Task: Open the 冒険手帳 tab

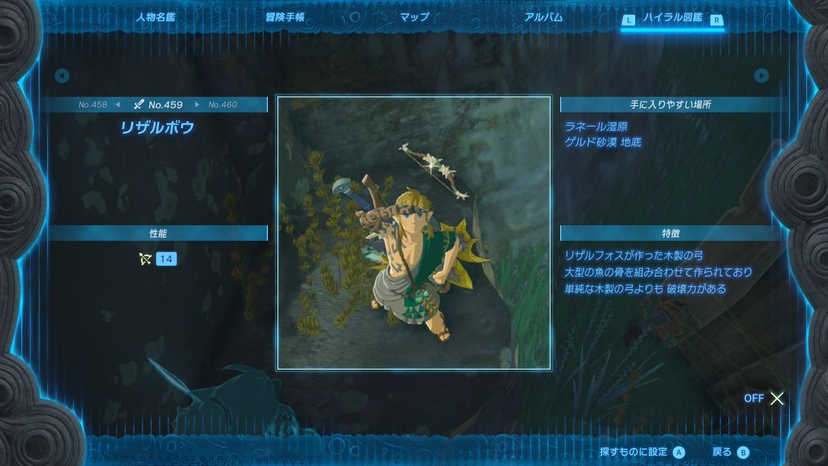Action: 285,17
